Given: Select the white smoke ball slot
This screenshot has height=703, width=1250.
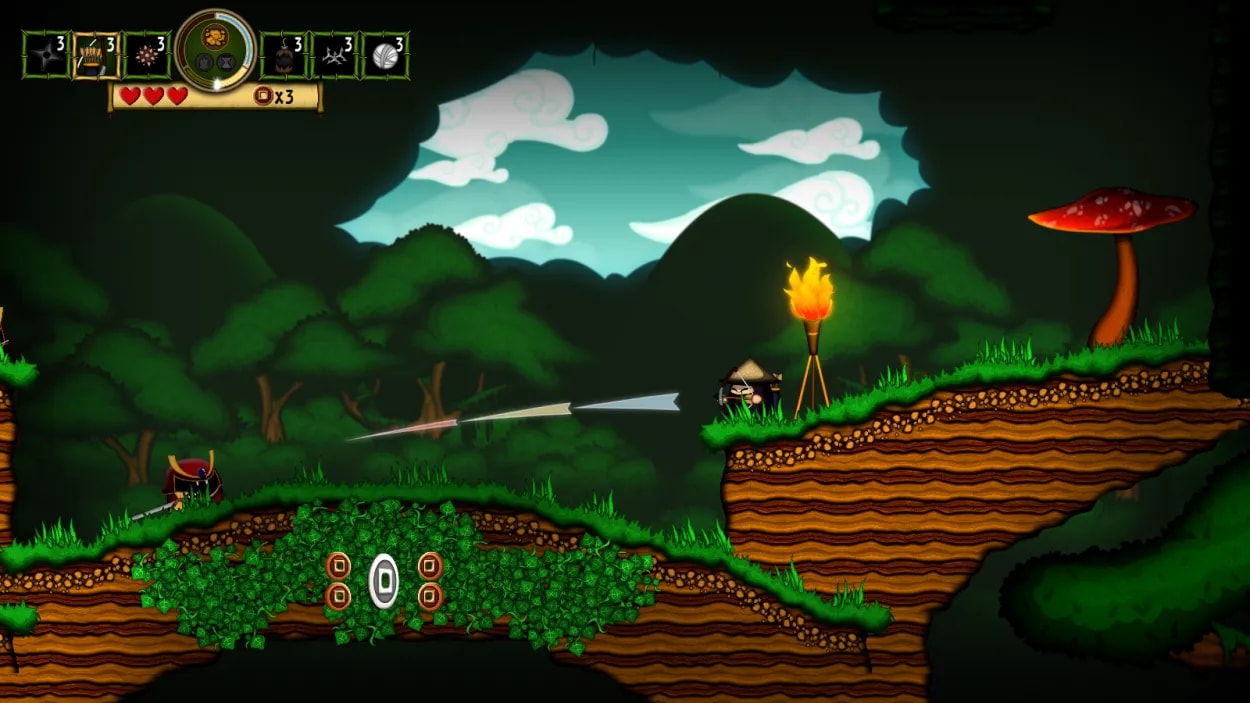Looking at the screenshot, I should click(x=384, y=55).
